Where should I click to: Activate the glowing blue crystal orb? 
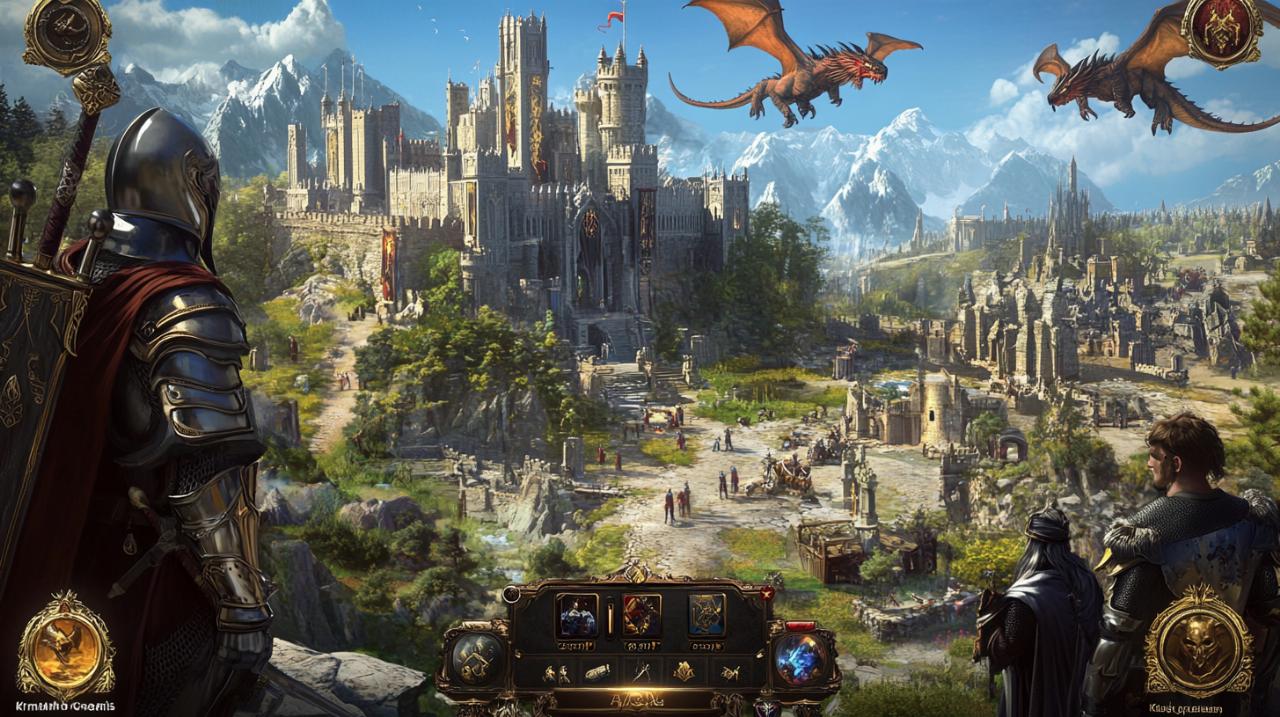[801, 660]
